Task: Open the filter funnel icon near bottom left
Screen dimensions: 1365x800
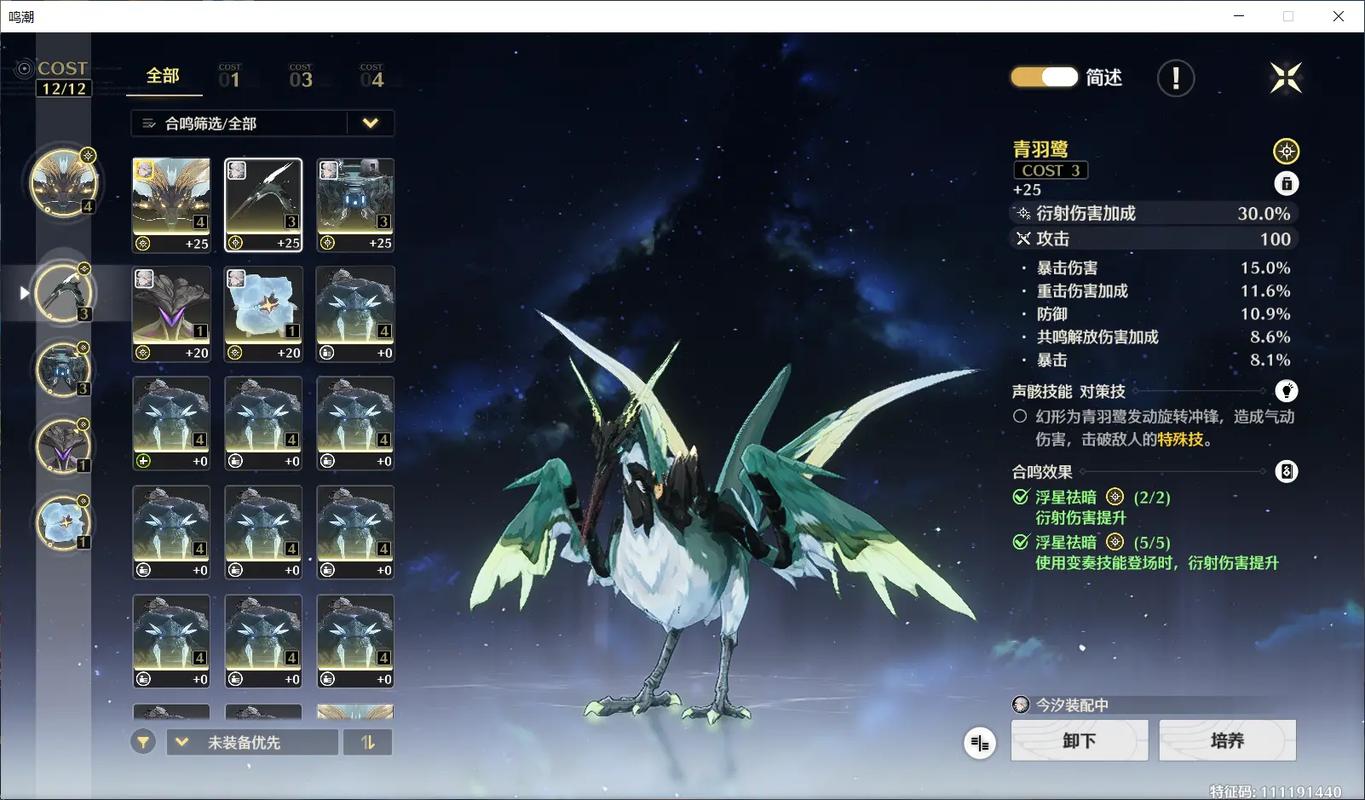Action: pos(142,741)
